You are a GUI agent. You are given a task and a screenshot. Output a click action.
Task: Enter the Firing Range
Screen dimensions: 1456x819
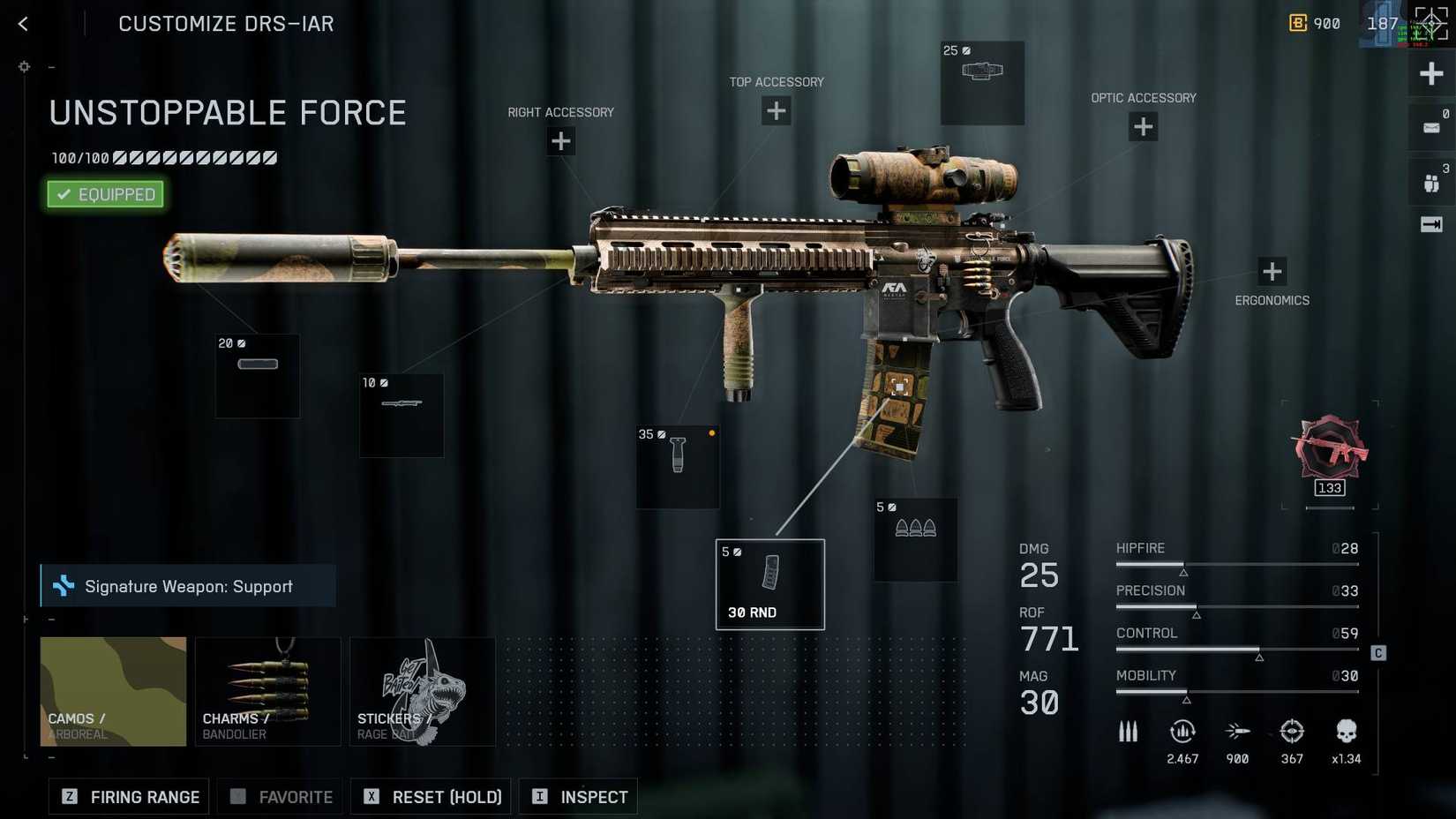tap(128, 796)
